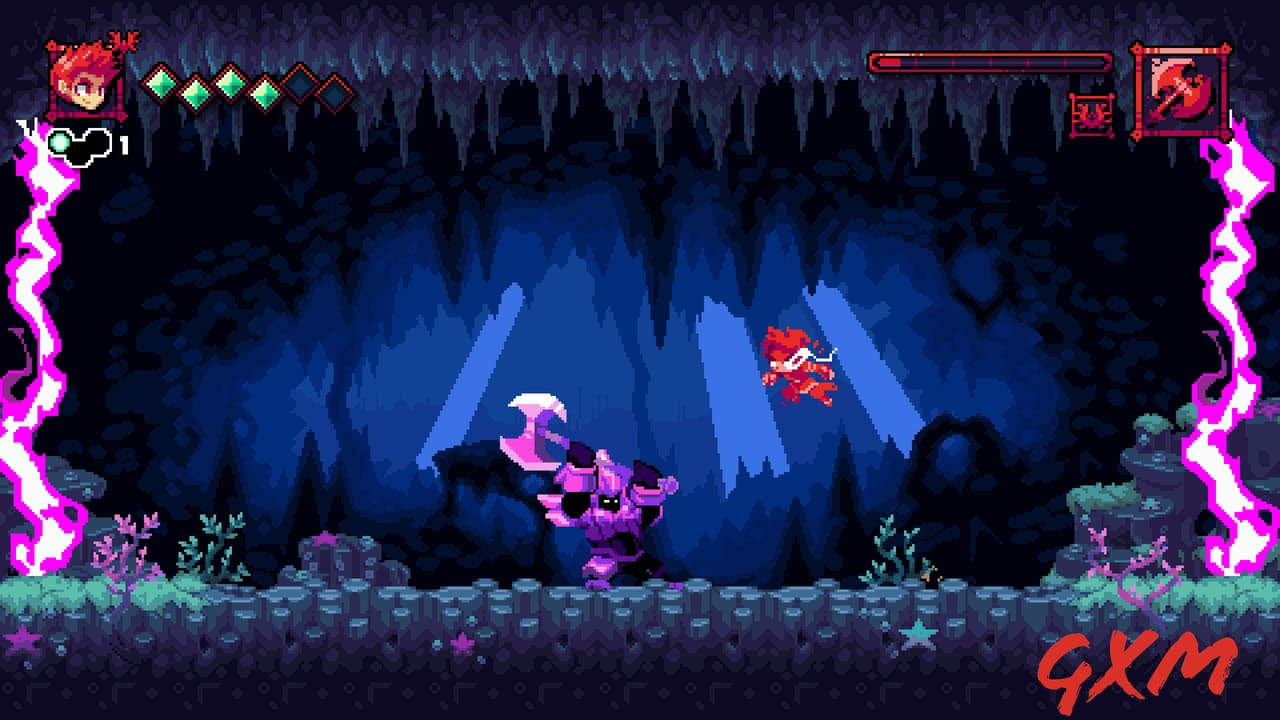
Task: Toggle the energy orb pill indicator
Action: 80,145
